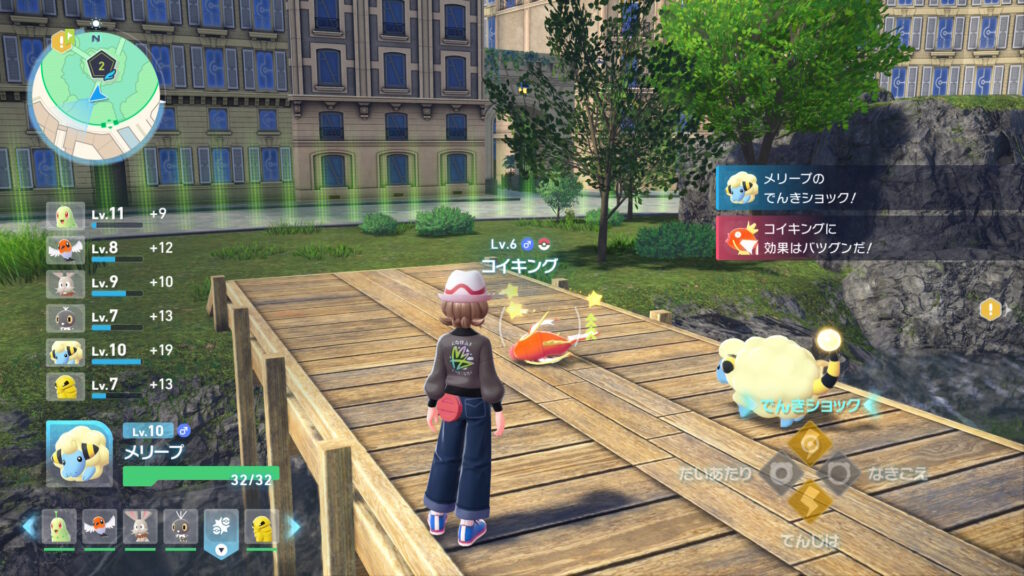This screenshot has height=576, width=1024.
Task: Switch to Kakuna in the party switch bar
Action: 261,526
